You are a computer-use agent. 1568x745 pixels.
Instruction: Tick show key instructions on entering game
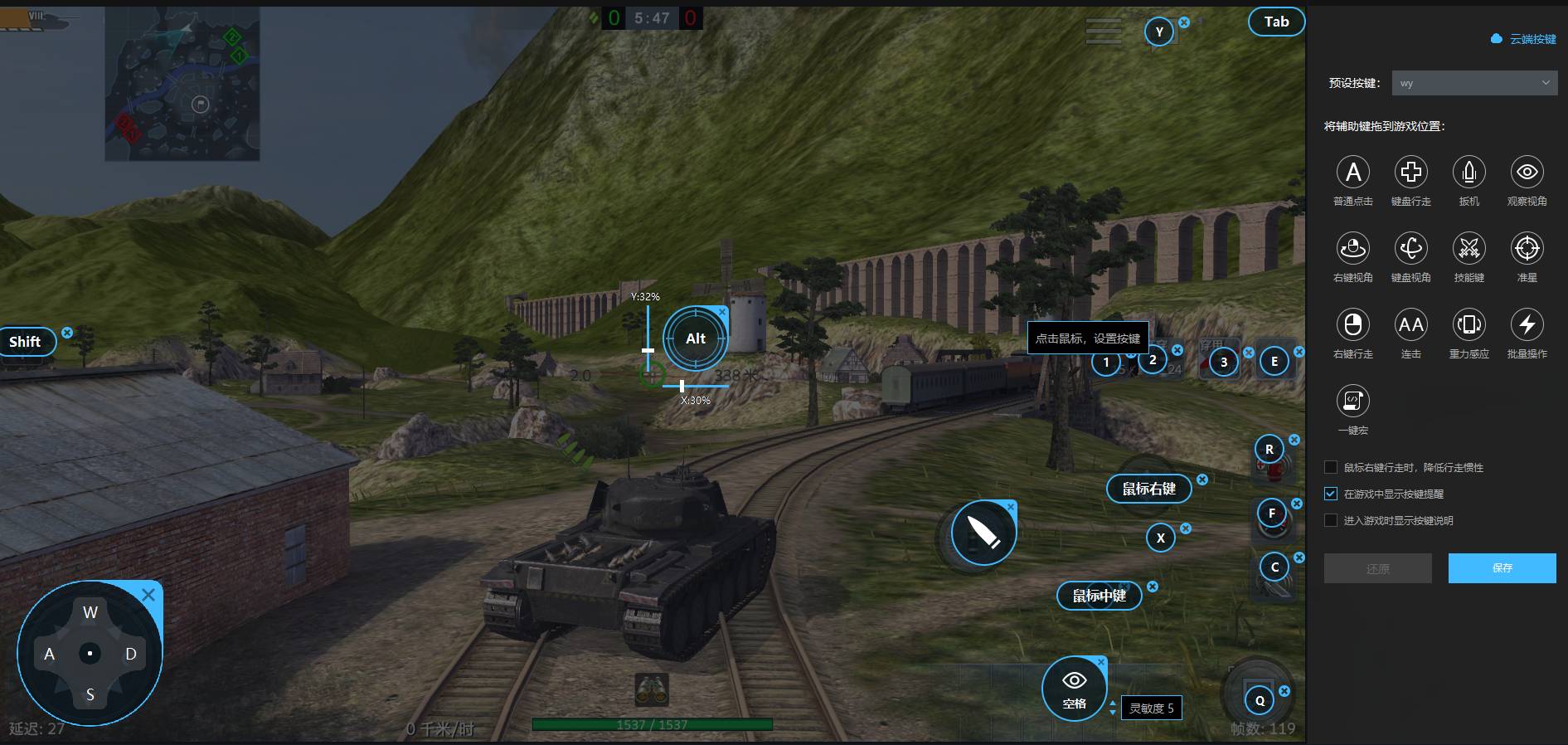[1331, 520]
